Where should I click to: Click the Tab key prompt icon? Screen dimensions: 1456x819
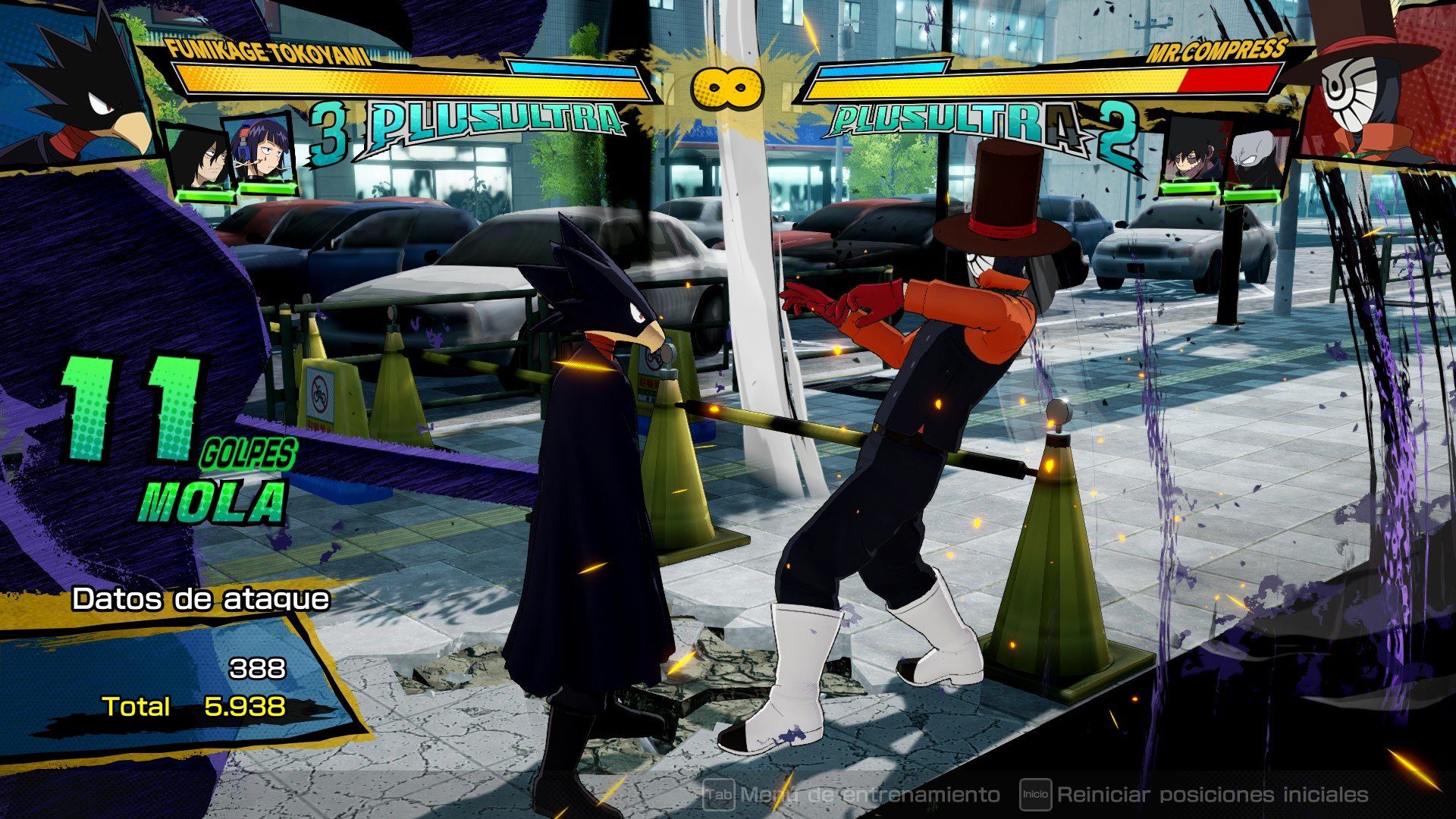[719, 794]
